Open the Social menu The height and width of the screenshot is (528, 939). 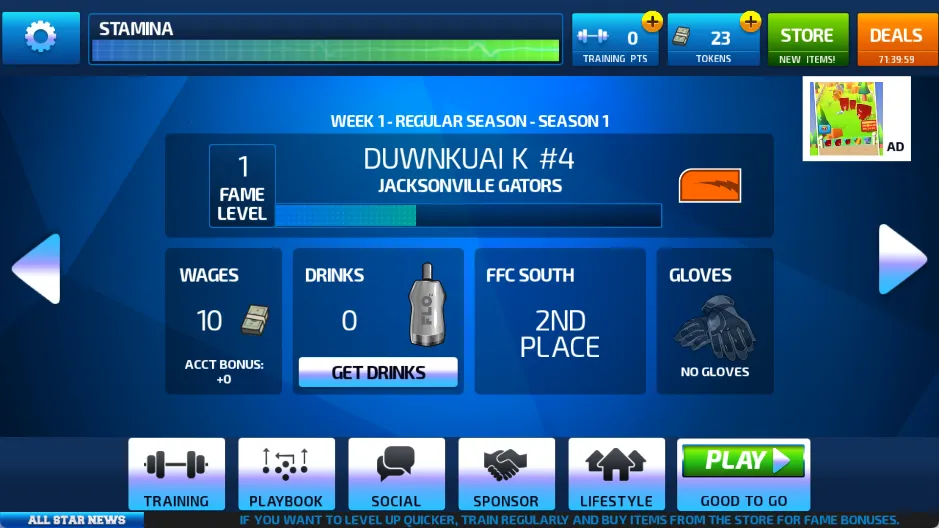pyautogui.click(x=396, y=474)
